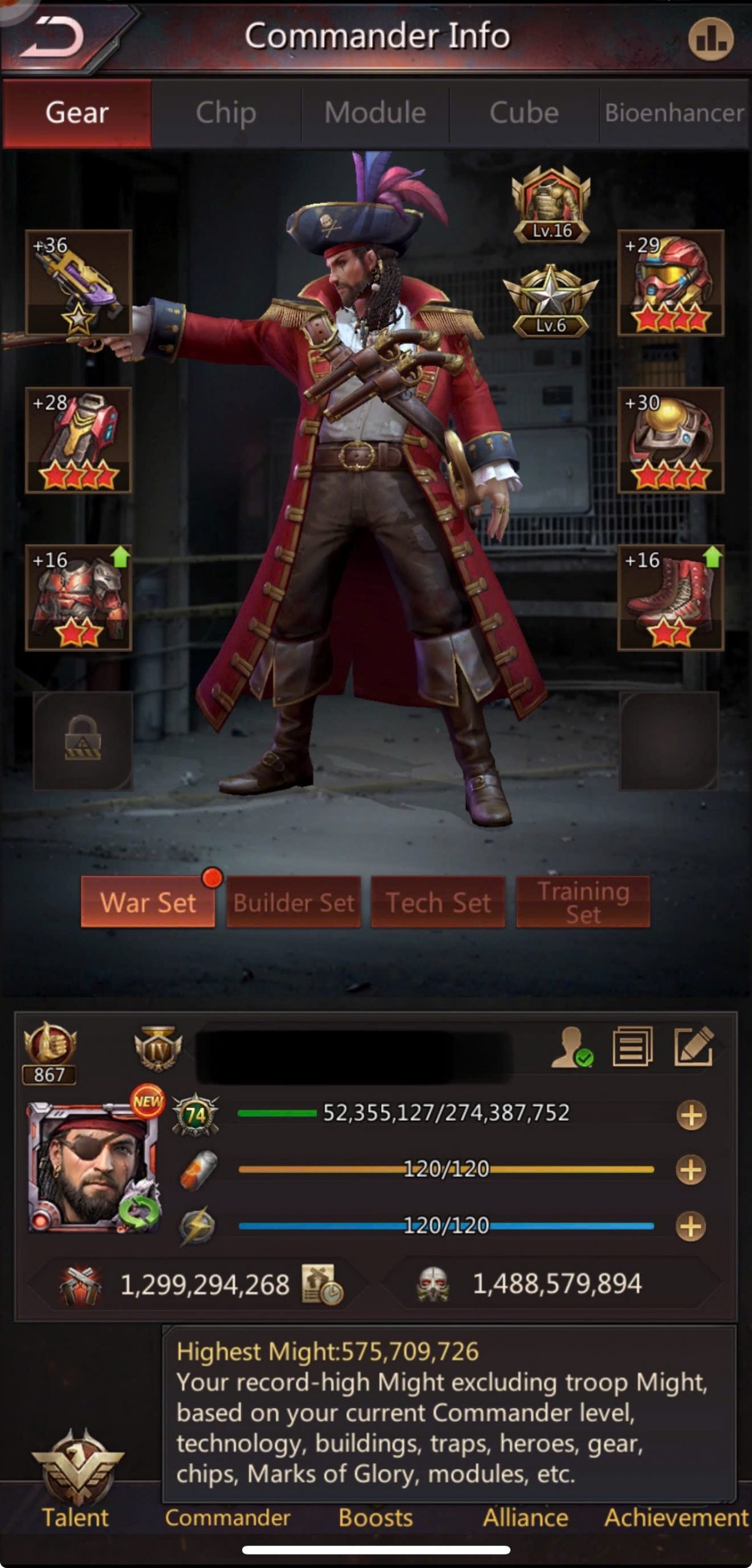
Task: Add commander EXP with plus button
Action: pos(691,1115)
